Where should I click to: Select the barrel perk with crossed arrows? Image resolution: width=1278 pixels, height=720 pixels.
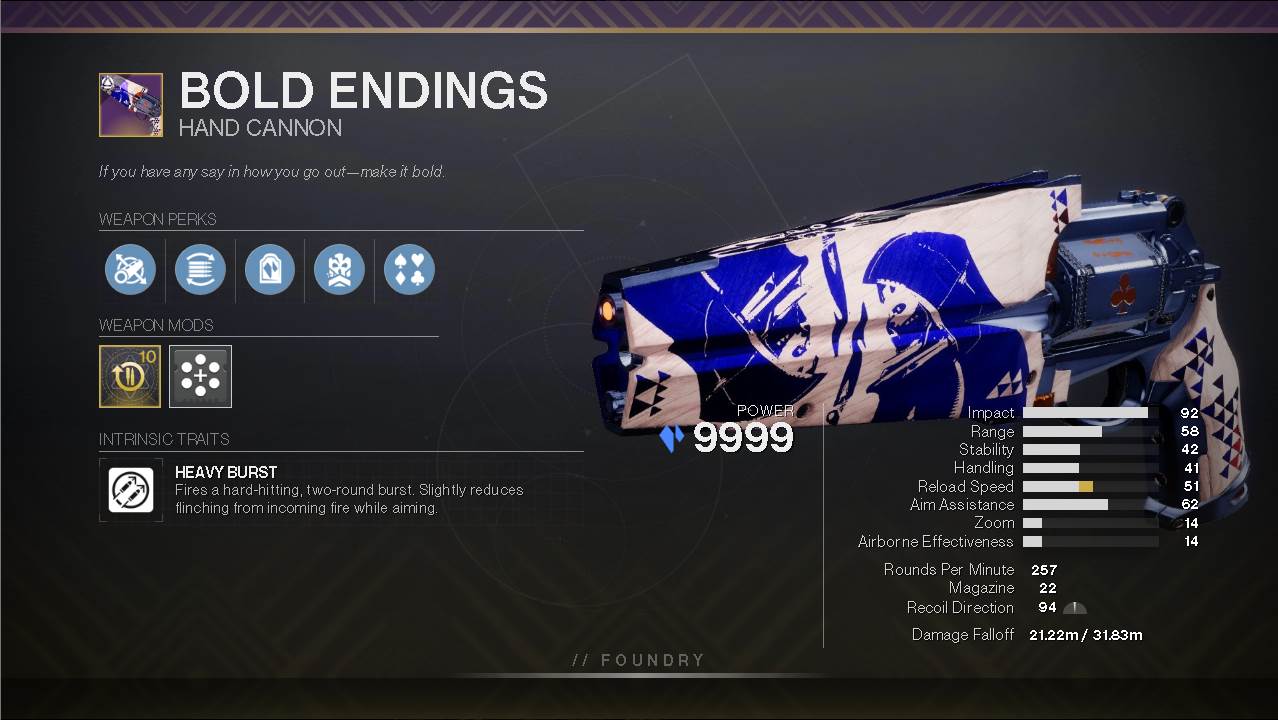click(x=130, y=270)
